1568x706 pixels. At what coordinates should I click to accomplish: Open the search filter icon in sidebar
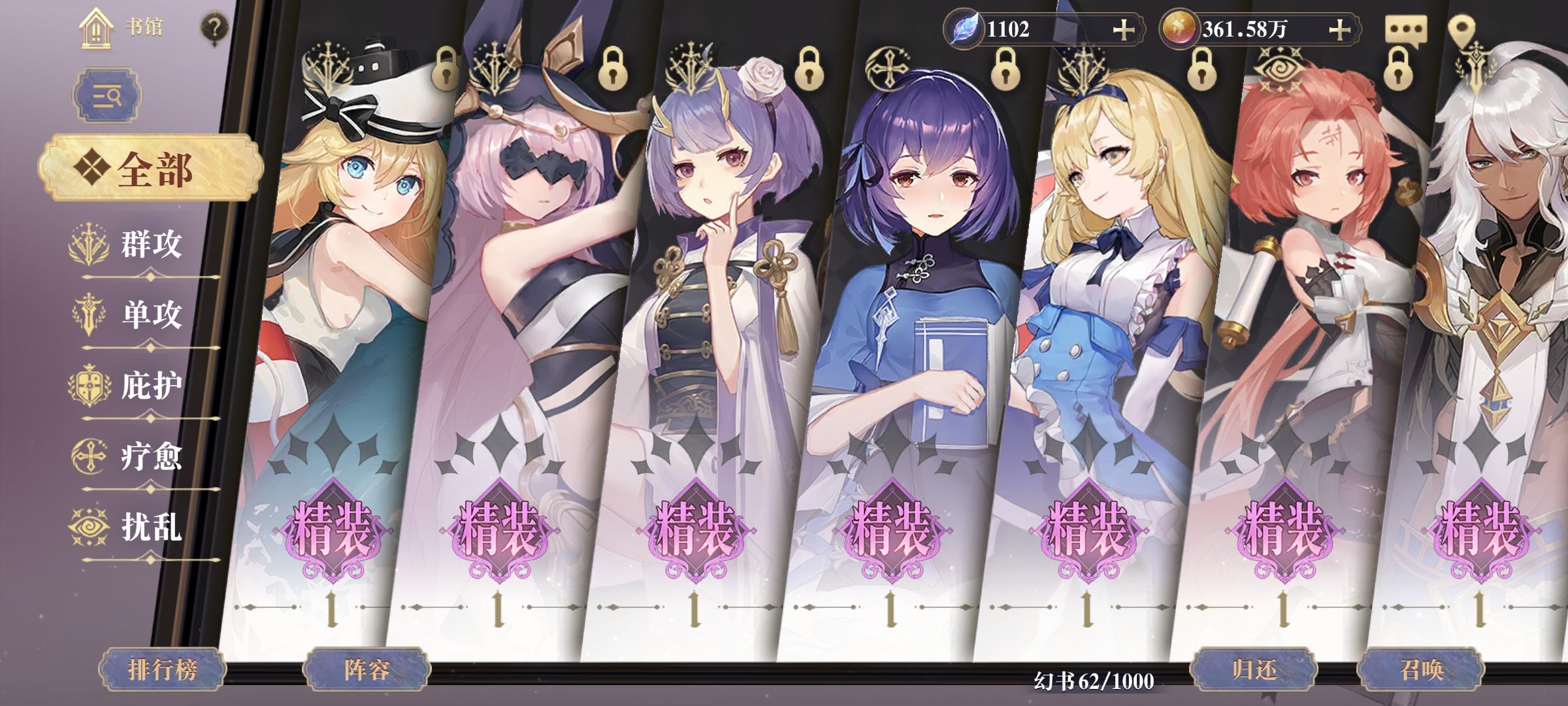pyautogui.click(x=108, y=95)
